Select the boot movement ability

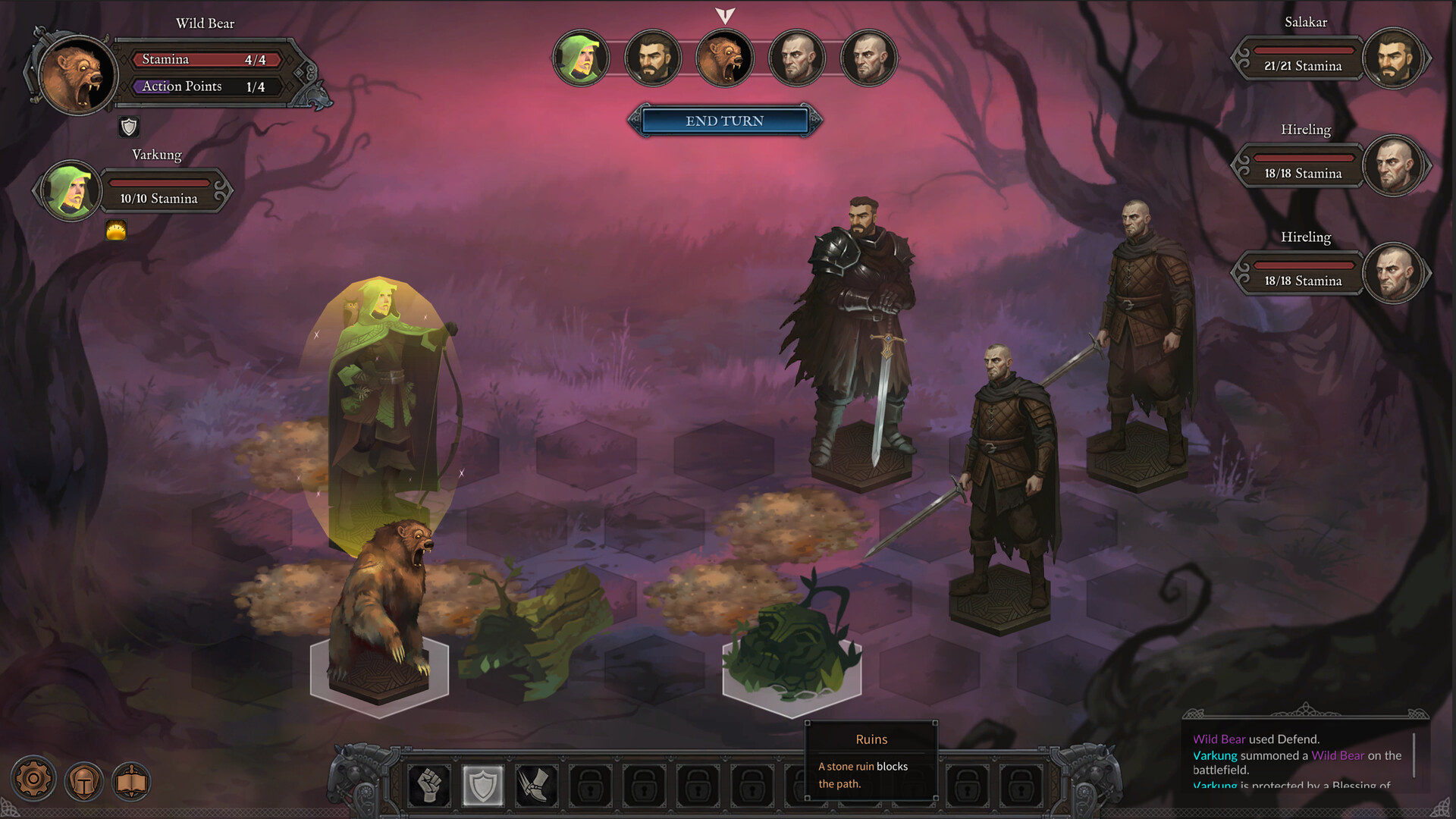(x=537, y=786)
